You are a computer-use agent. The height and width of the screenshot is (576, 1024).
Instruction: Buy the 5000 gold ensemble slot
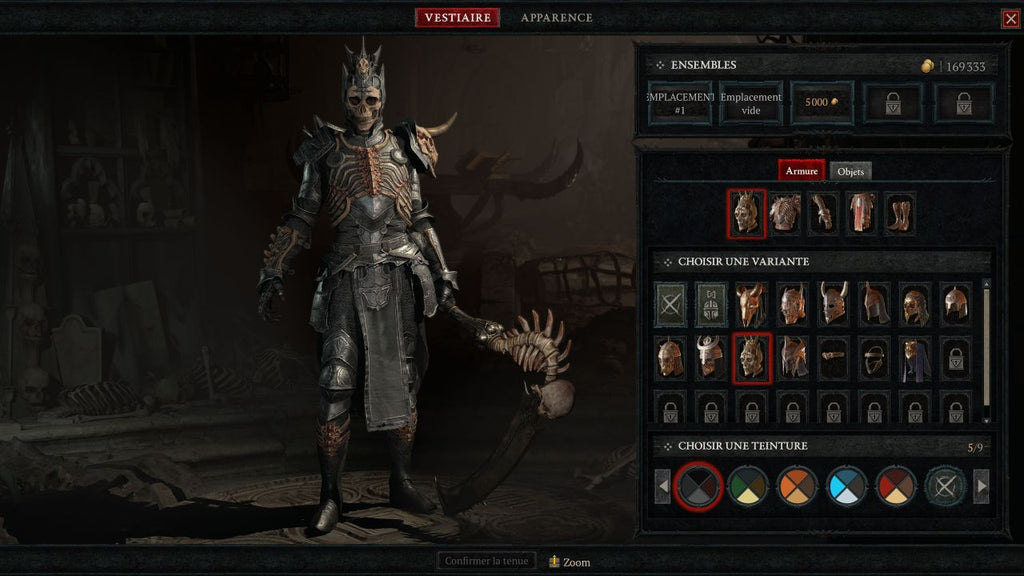coord(822,103)
